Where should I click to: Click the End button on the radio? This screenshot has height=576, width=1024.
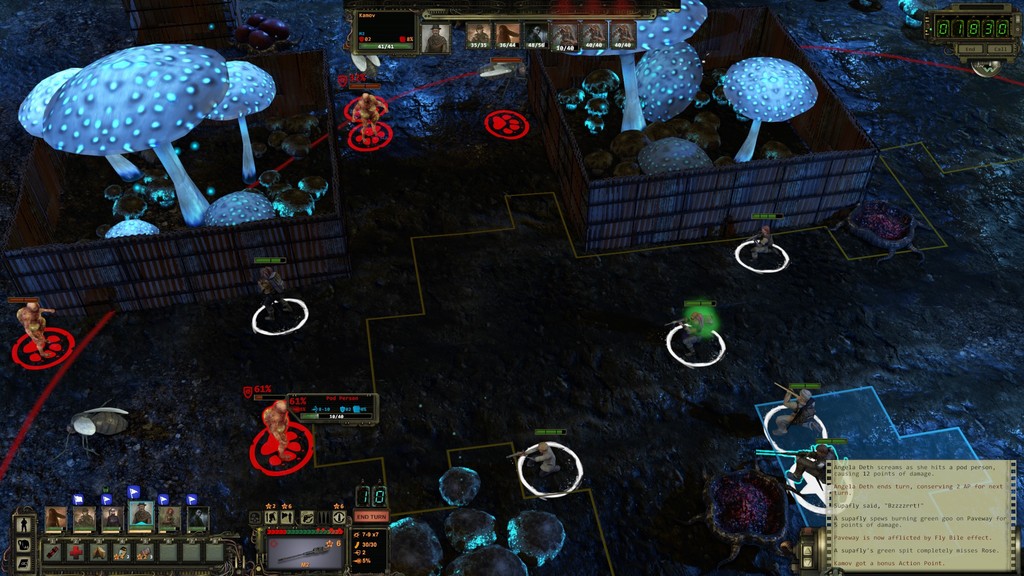pyautogui.click(x=968, y=49)
